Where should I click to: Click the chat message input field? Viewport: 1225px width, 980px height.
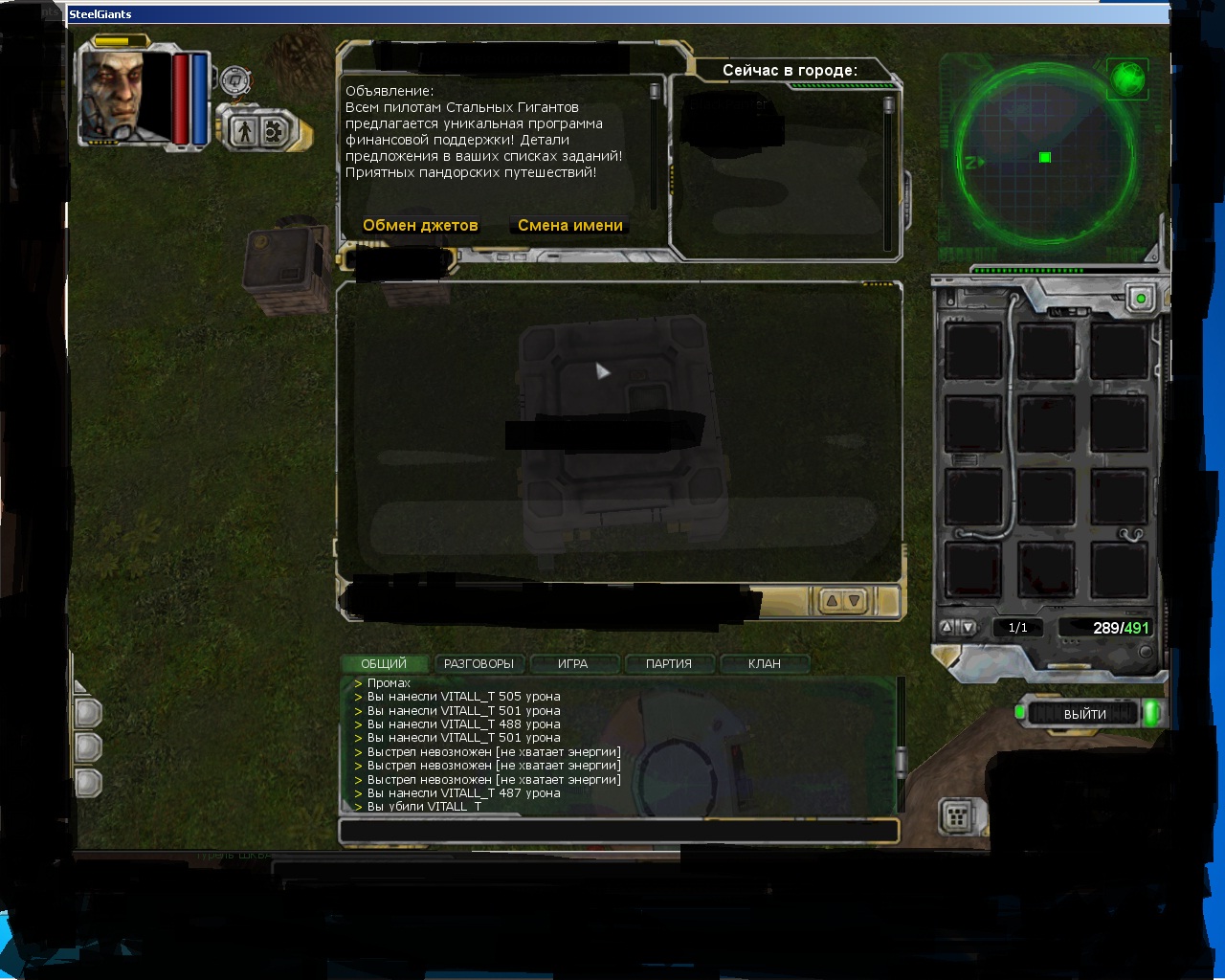[x=618, y=831]
